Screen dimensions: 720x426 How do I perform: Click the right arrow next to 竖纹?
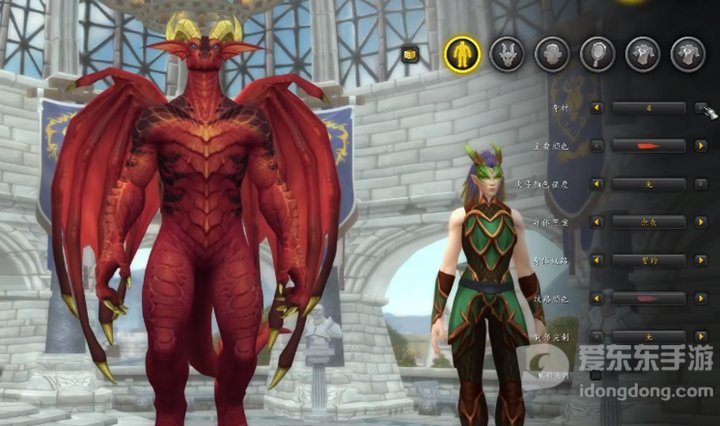tap(703, 260)
